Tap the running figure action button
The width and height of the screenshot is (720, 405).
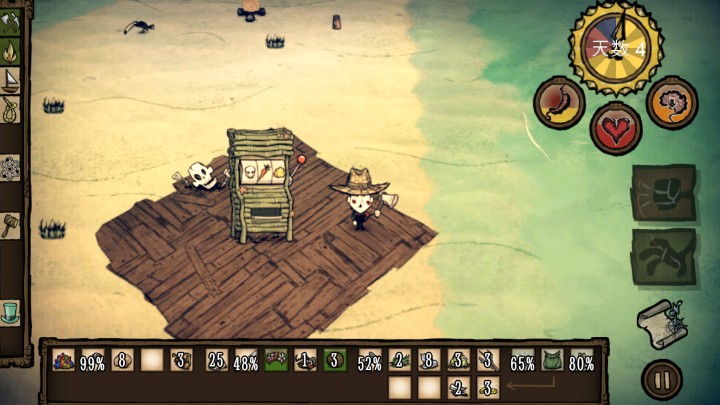663,256
